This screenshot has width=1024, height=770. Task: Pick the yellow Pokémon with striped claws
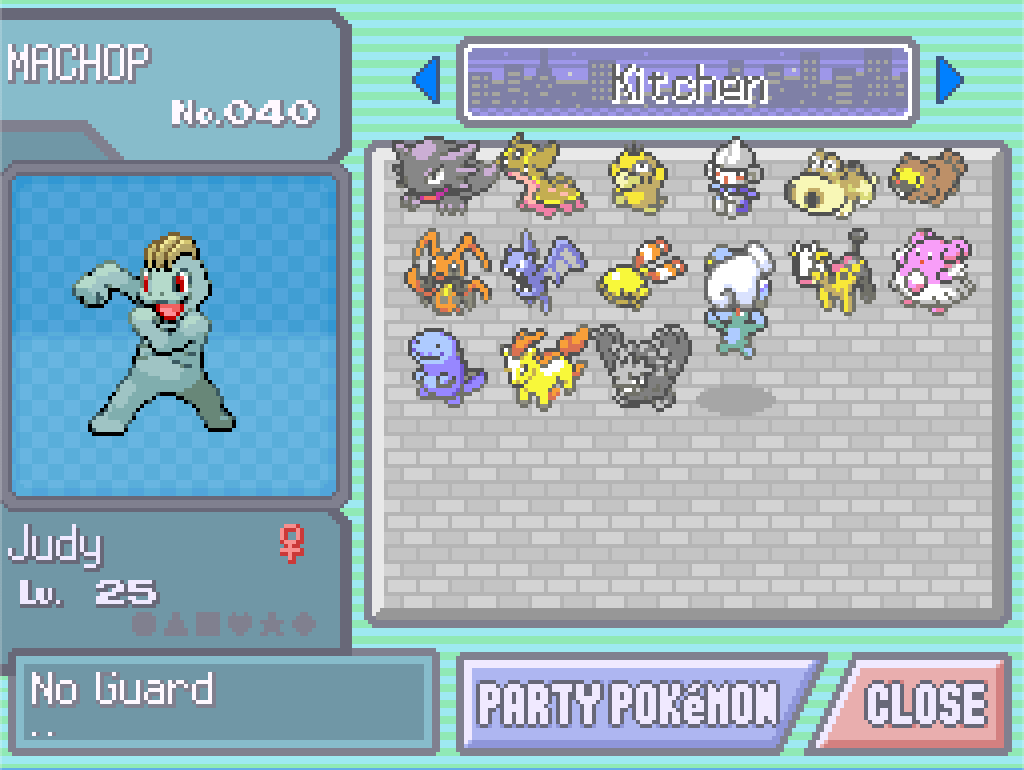(640, 274)
